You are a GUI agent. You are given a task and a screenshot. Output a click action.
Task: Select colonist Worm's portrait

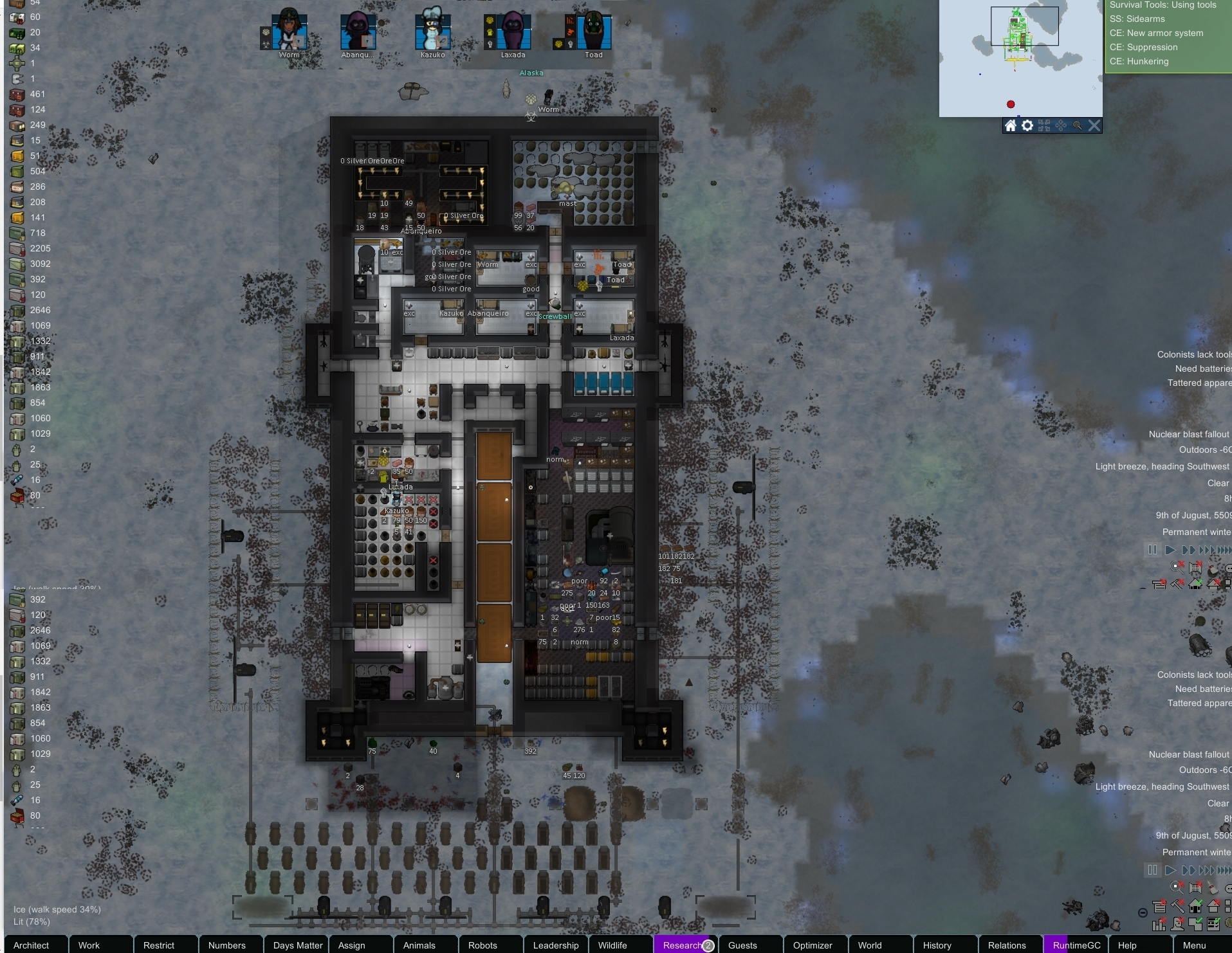click(289, 31)
